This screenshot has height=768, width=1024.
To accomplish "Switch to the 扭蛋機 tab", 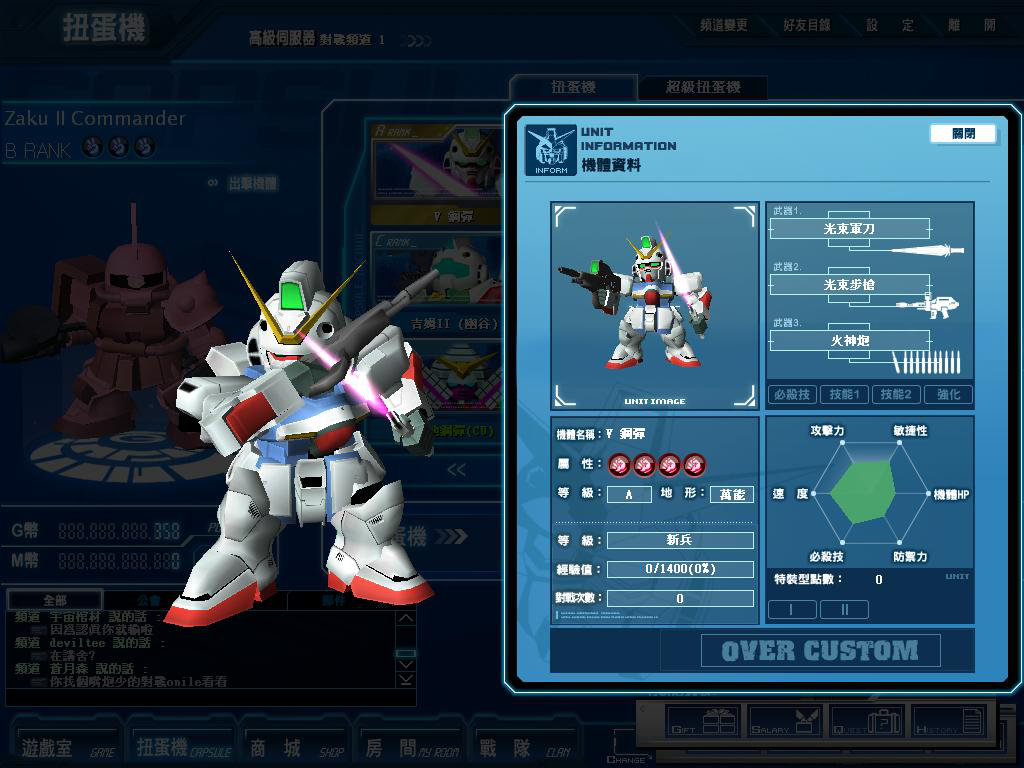I will [x=573, y=87].
